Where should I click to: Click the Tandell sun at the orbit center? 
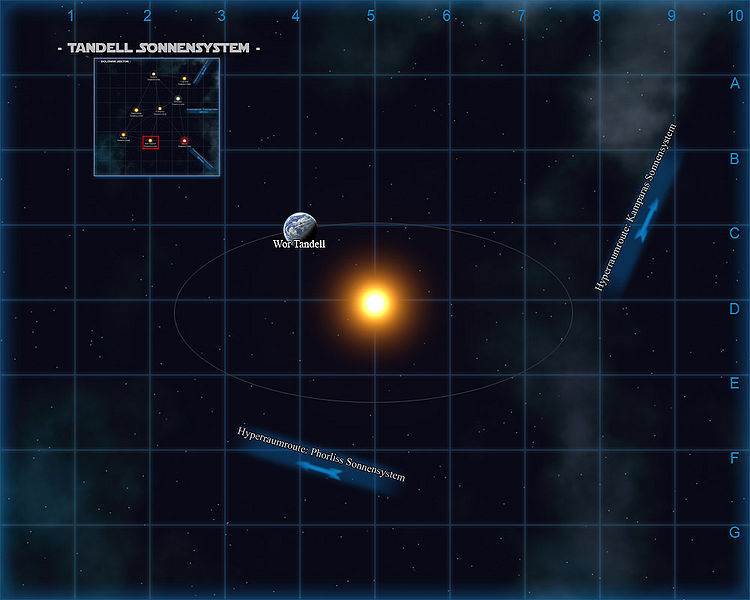pos(375,302)
